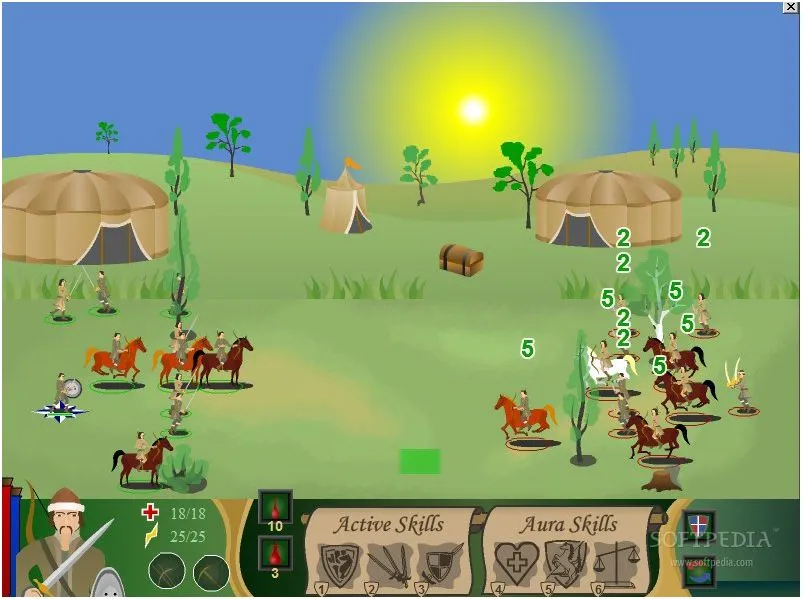Click the globe map button
The image size is (803, 599).
700,570
